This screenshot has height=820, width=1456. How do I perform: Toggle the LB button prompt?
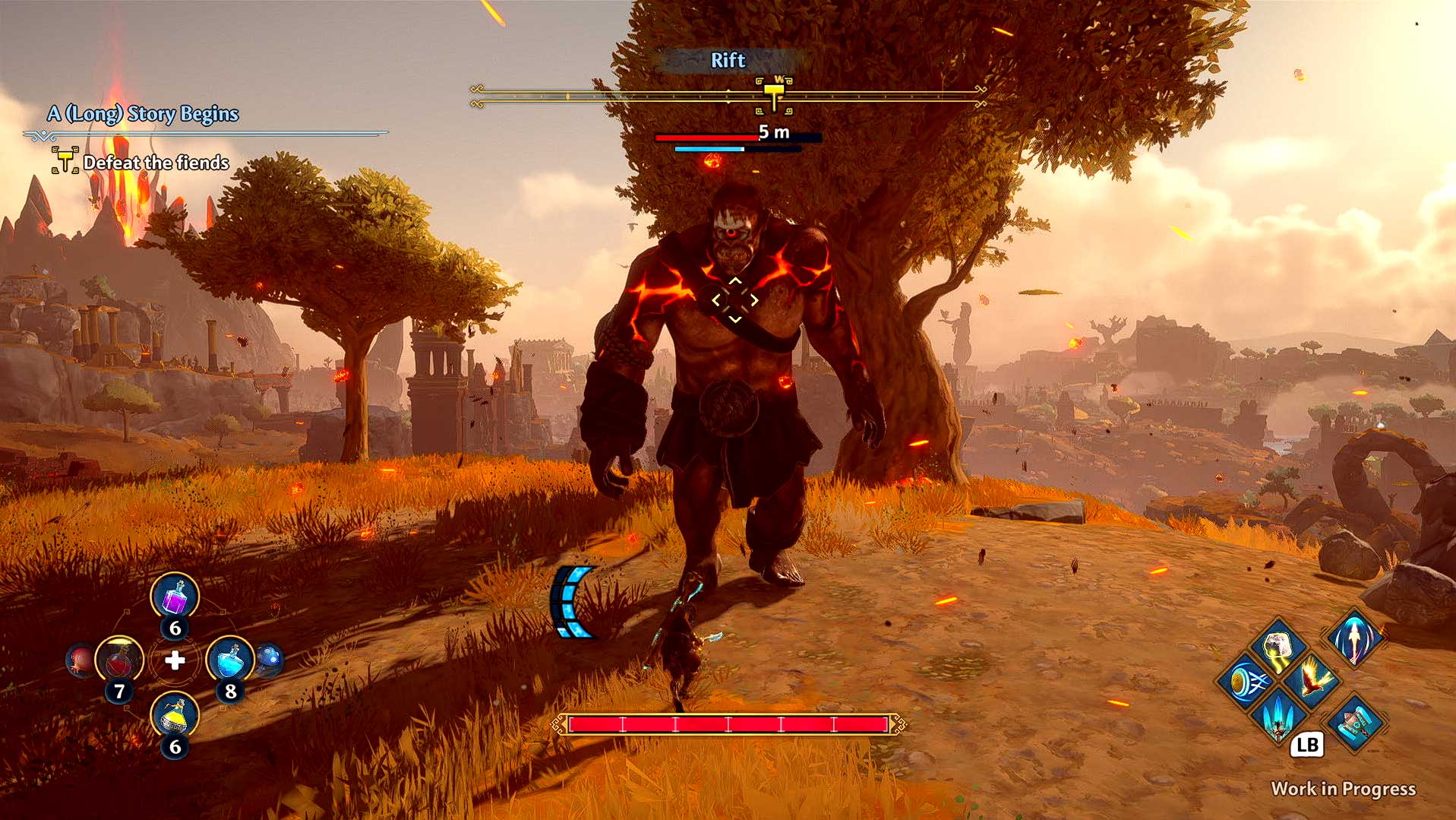[x=1308, y=746]
